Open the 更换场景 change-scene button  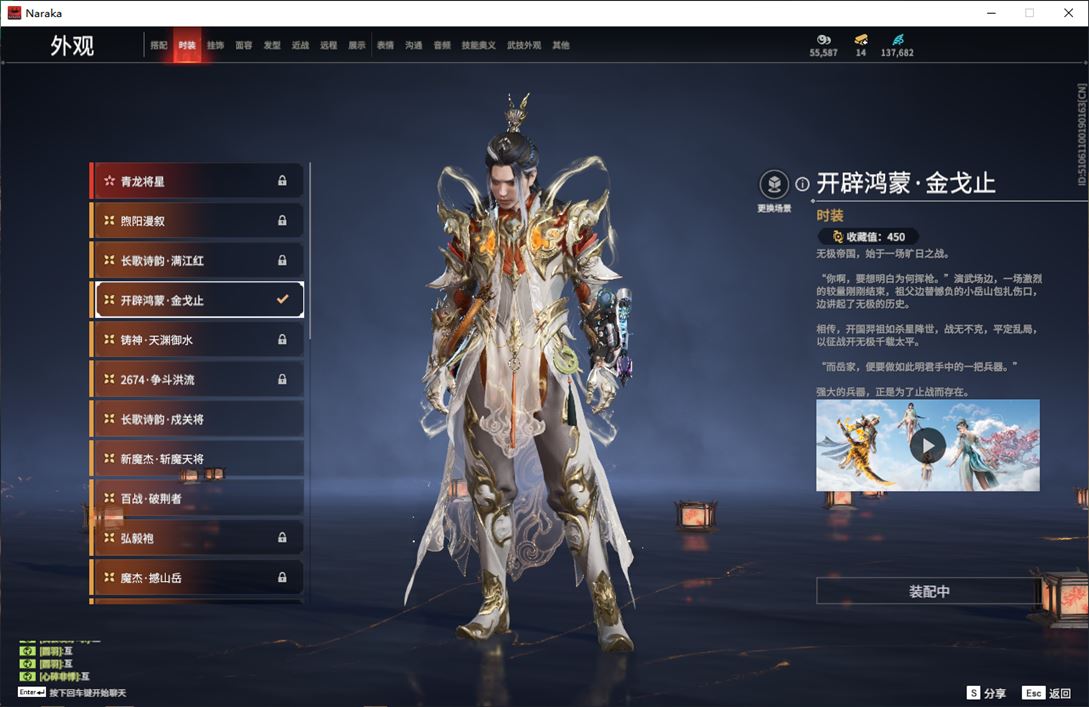coord(774,186)
